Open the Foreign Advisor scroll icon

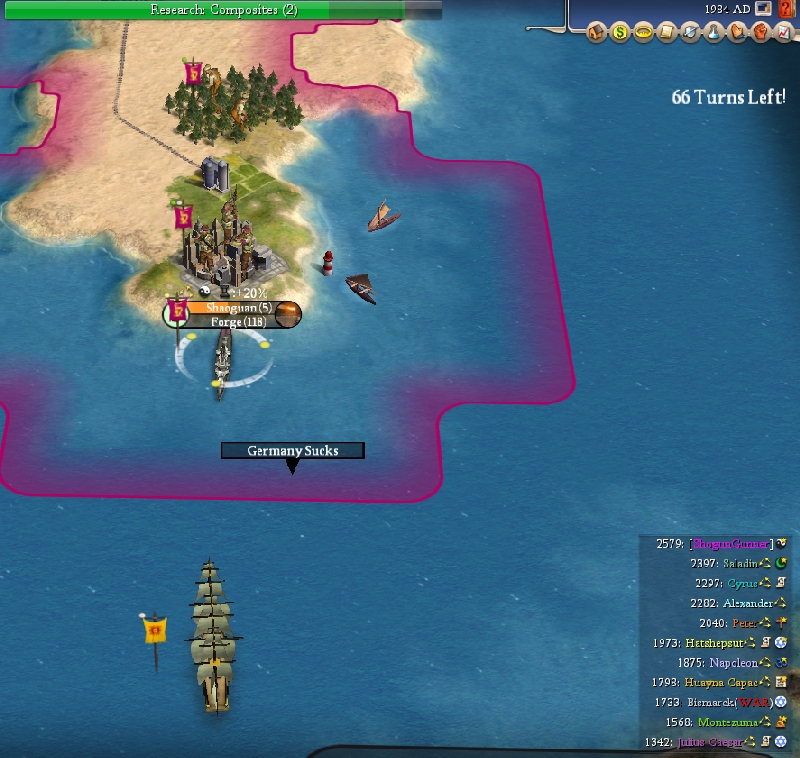667,33
